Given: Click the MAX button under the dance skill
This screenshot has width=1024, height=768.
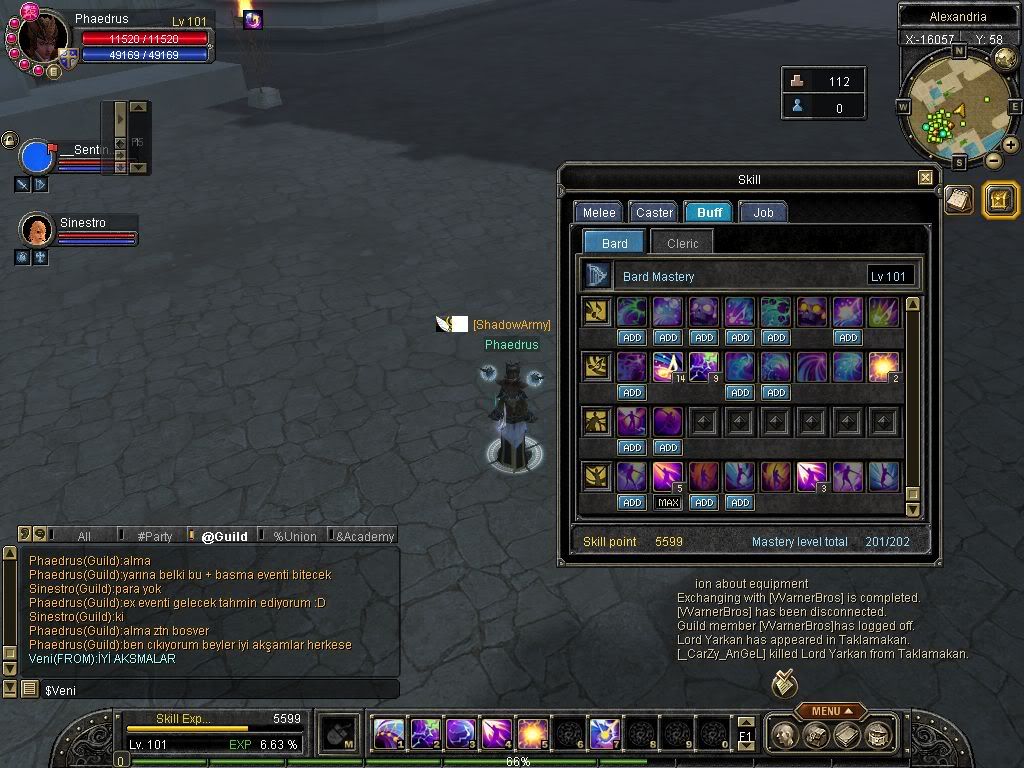Looking at the screenshot, I should click(x=668, y=502).
